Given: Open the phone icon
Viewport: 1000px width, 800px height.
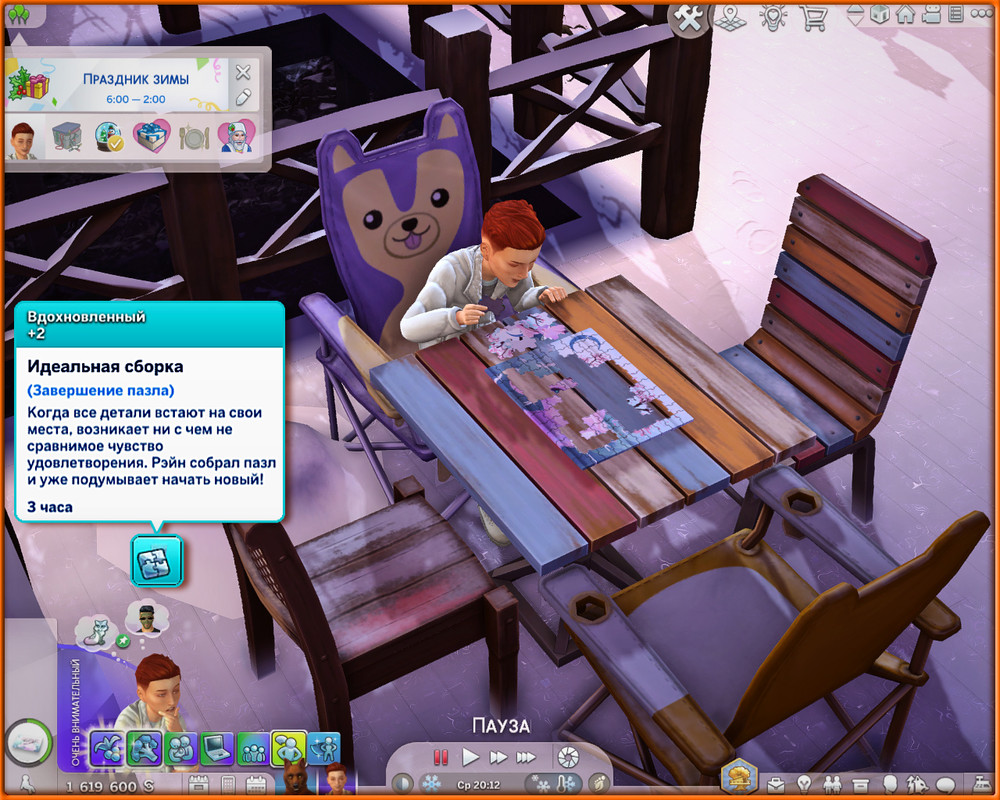Looking at the screenshot, I should [228, 784].
